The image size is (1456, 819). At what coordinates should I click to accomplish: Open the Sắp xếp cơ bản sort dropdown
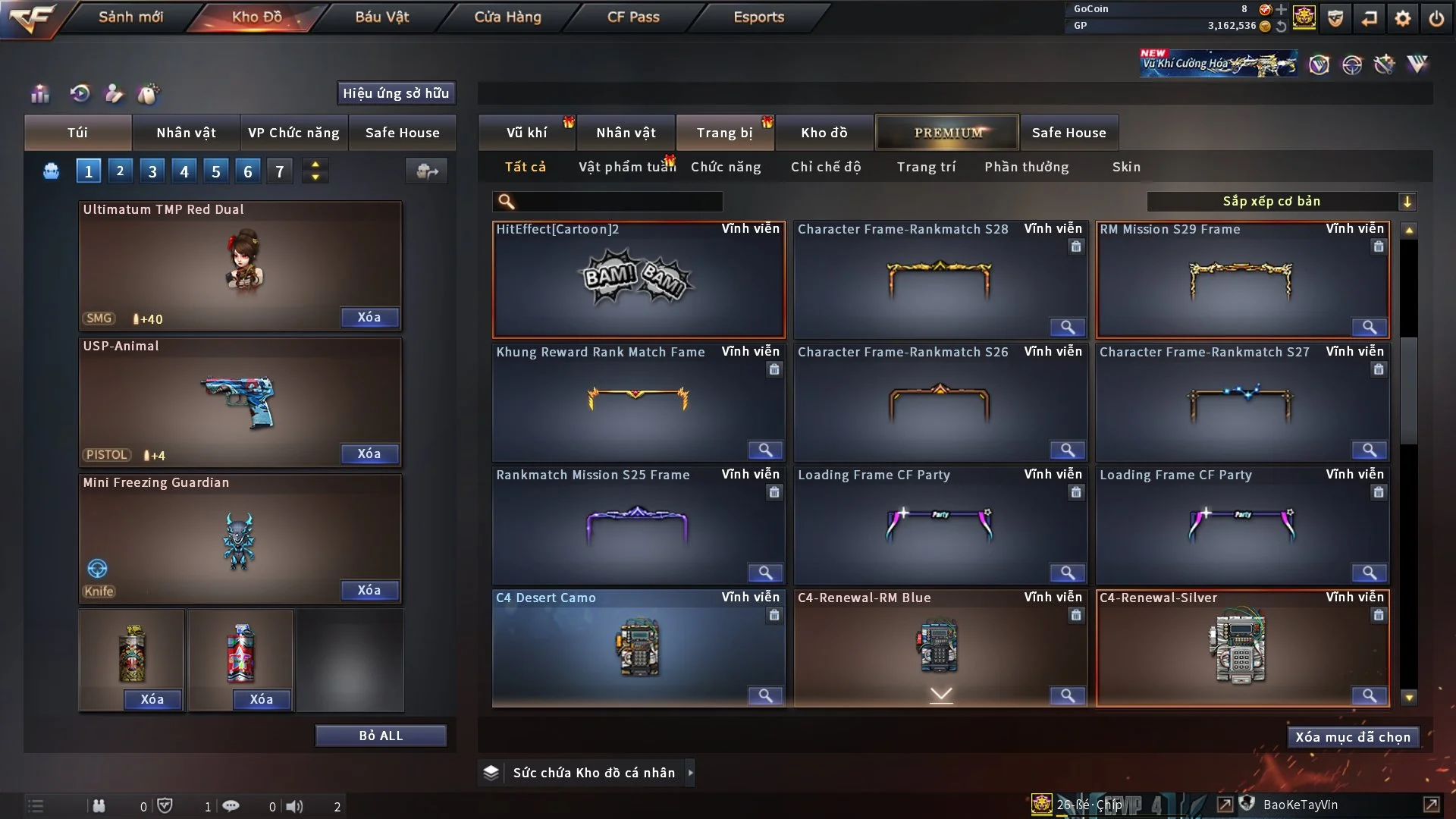pos(1282,201)
